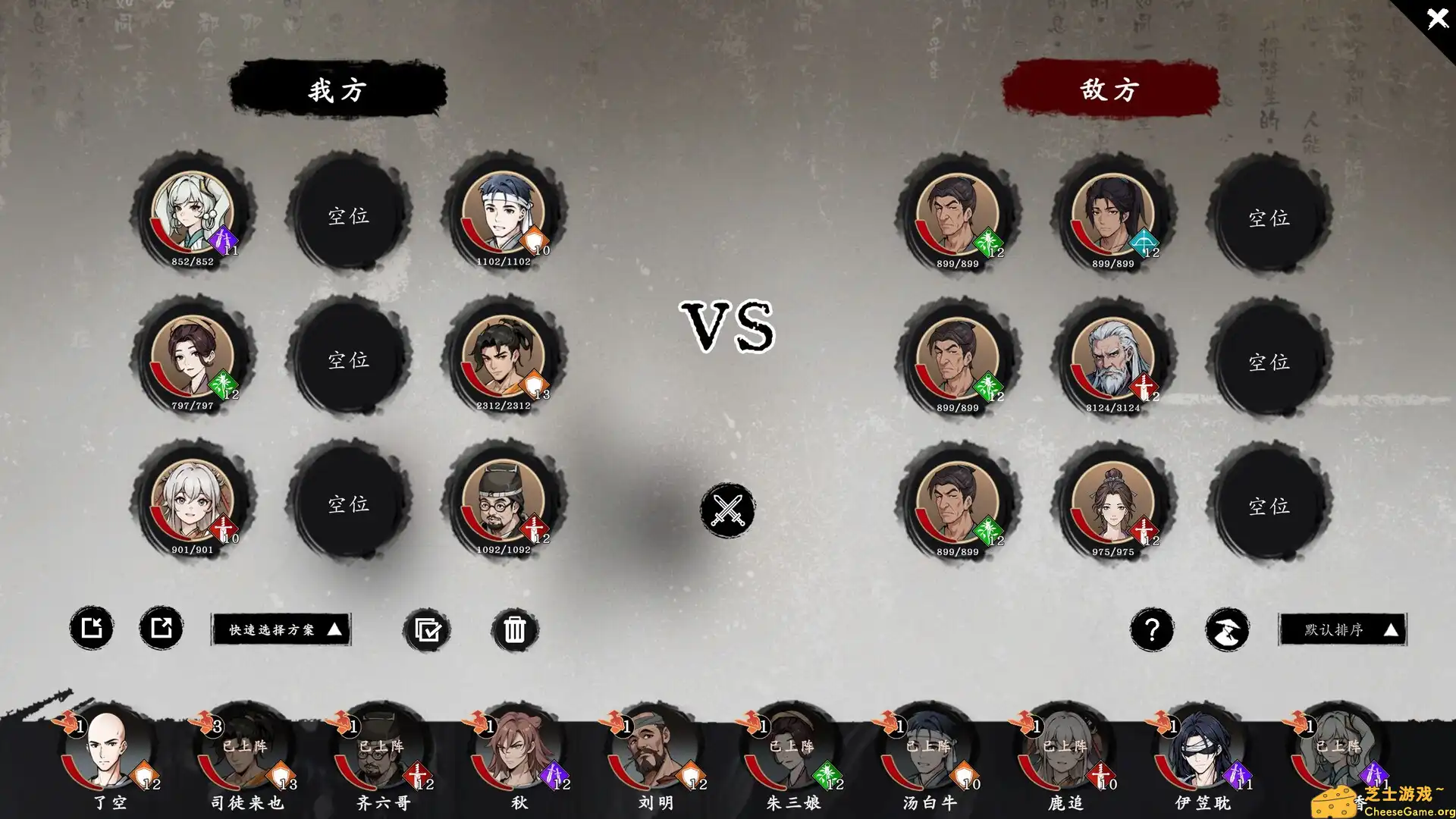Open the 快速选择方案 dropdown
Viewport: 1456px width, 819px height.
281,629
